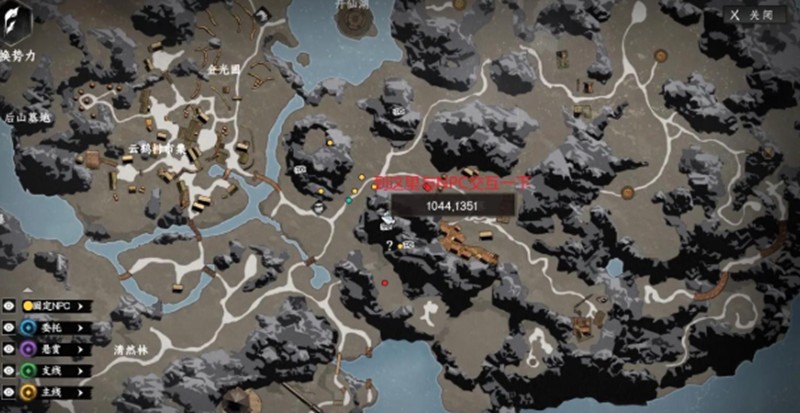Toggle visibility of 主线 markers
Image resolution: width=800 pixels, height=413 pixels.
coord(9,392)
